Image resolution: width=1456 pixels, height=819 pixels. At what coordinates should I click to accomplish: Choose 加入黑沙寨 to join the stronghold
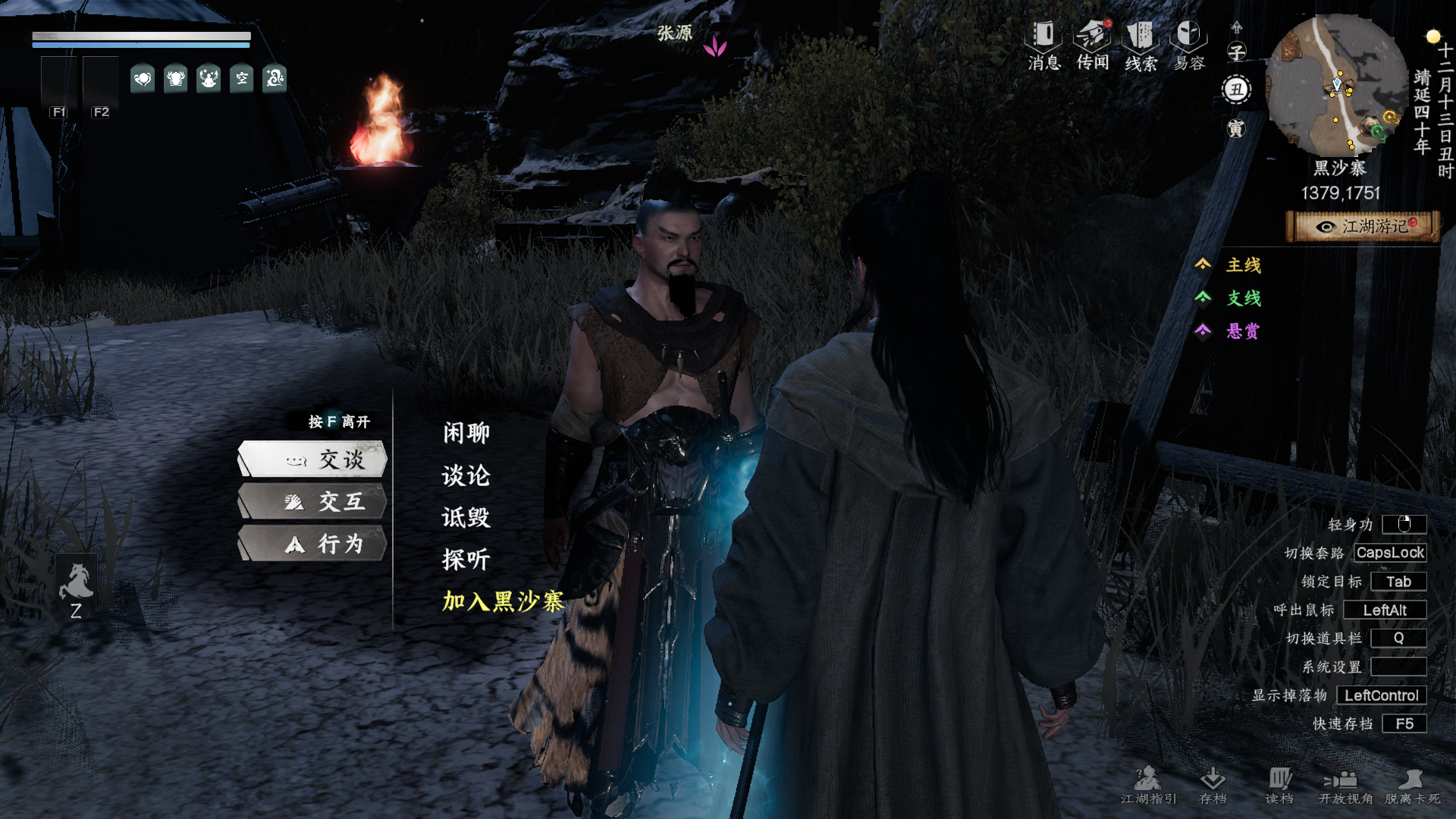click(503, 601)
